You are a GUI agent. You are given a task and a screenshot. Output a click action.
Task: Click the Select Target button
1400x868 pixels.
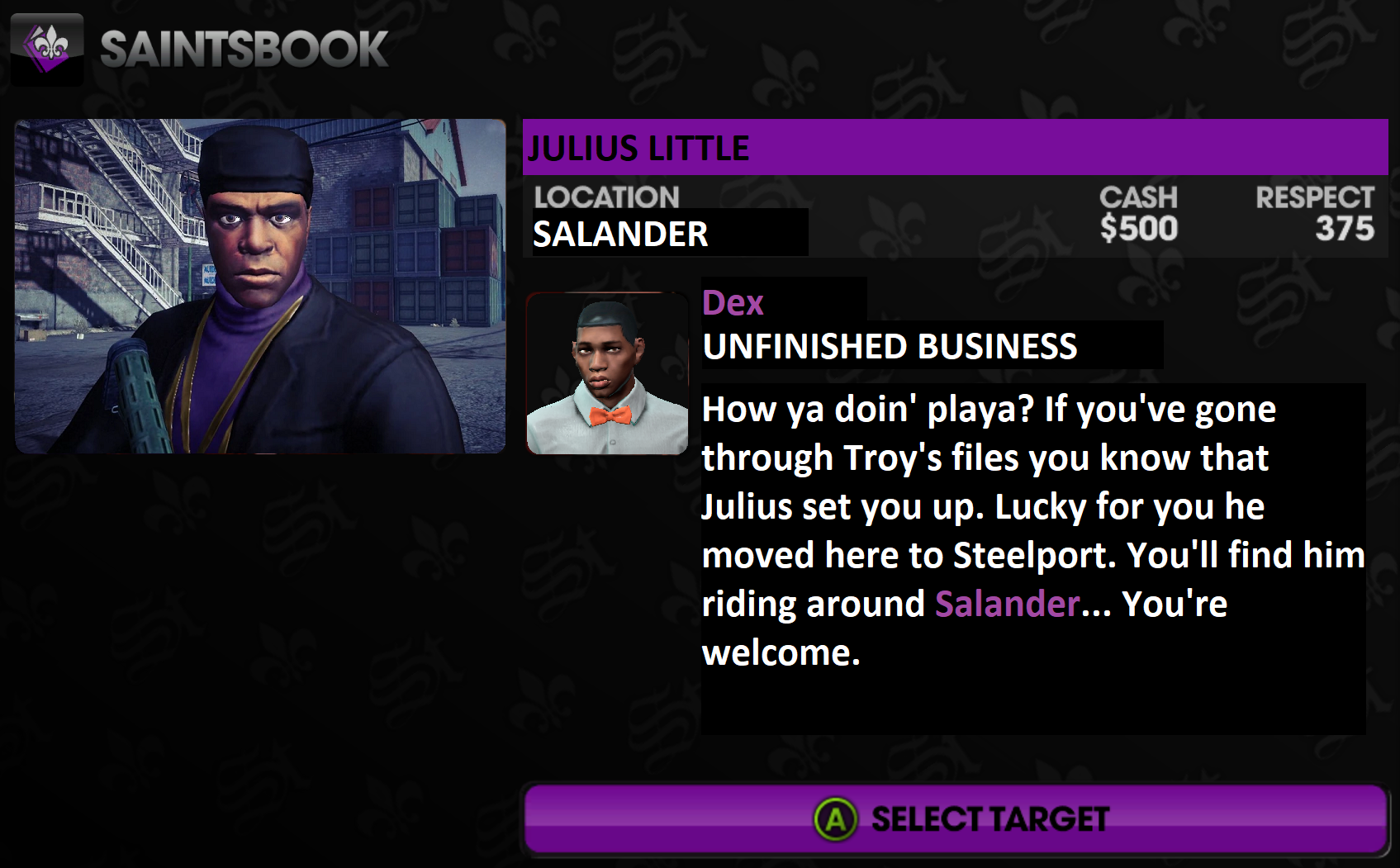click(x=956, y=818)
